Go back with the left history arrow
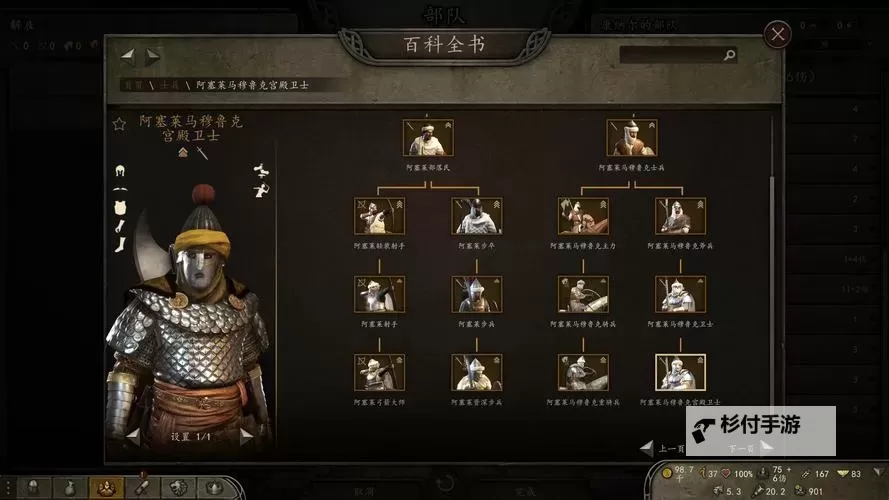The height and width of the screenshot is (500, 889). (128, 56)
